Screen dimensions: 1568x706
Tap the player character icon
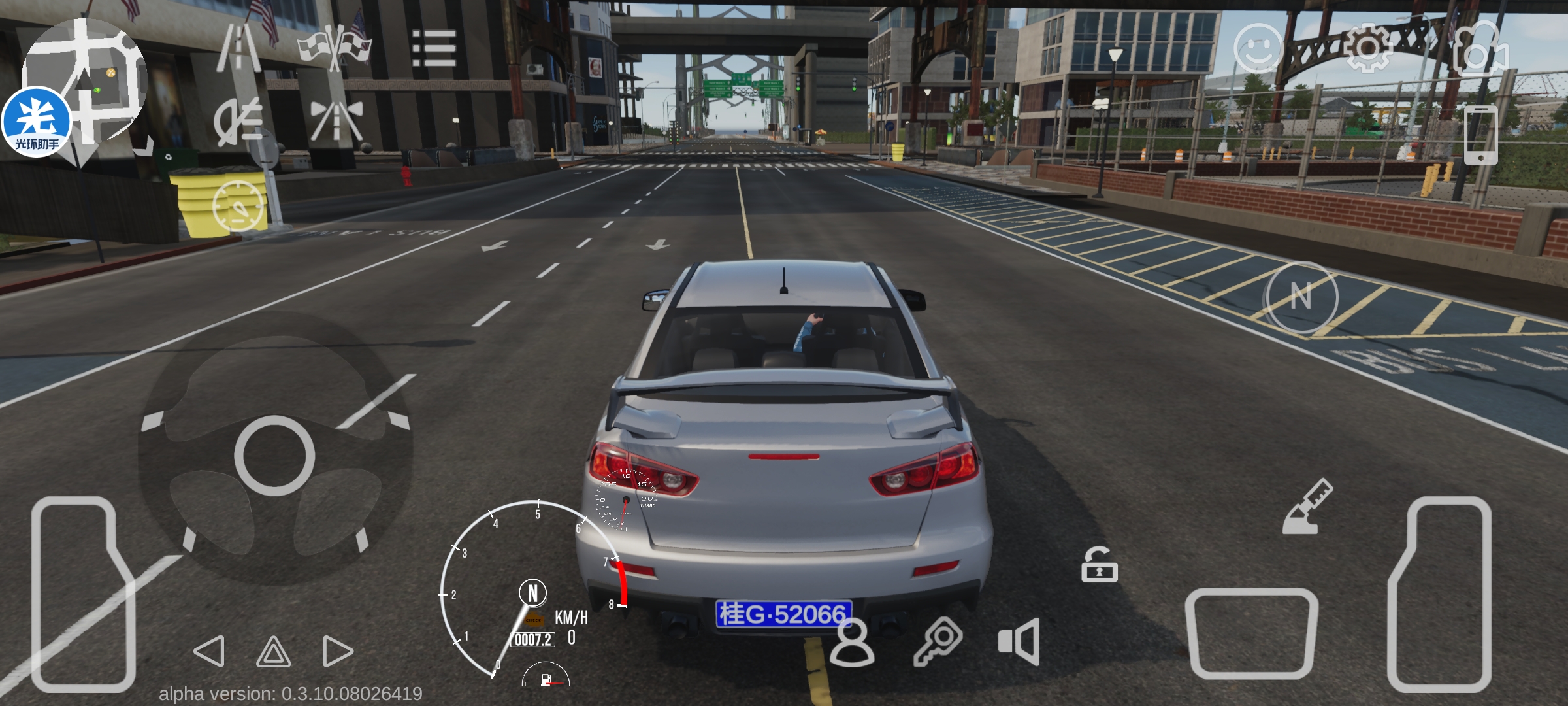pos(852,643)
